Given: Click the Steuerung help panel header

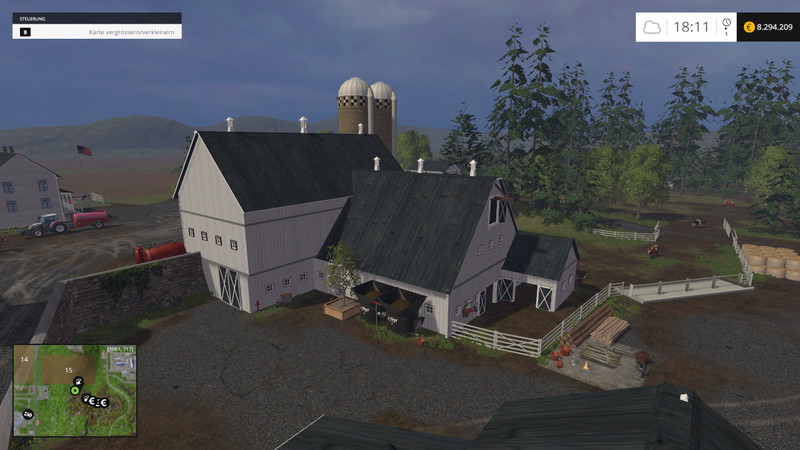Looking at the screenshot, I should tap(97, 18).
